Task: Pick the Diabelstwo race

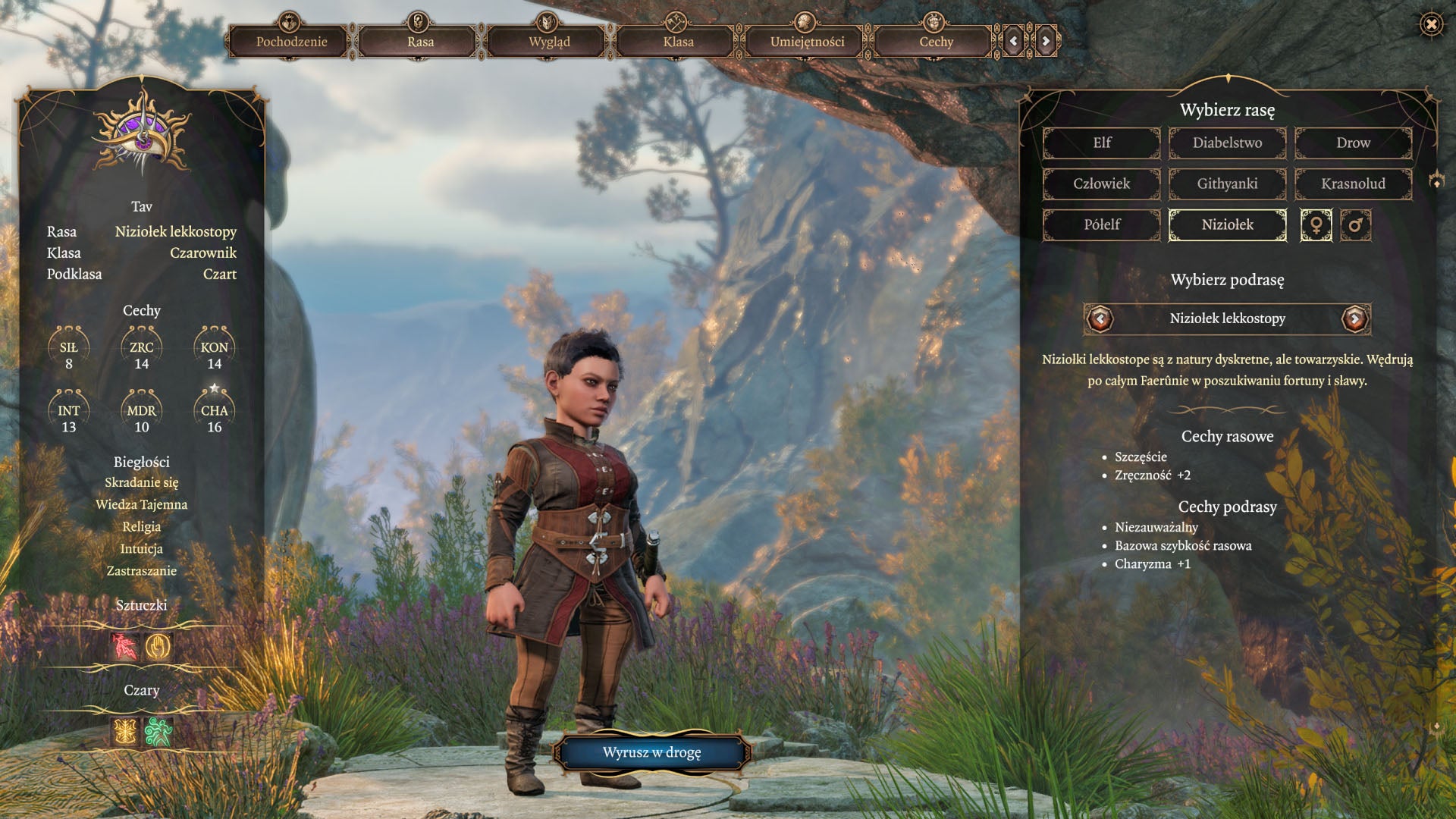Action: point(1227,143)
